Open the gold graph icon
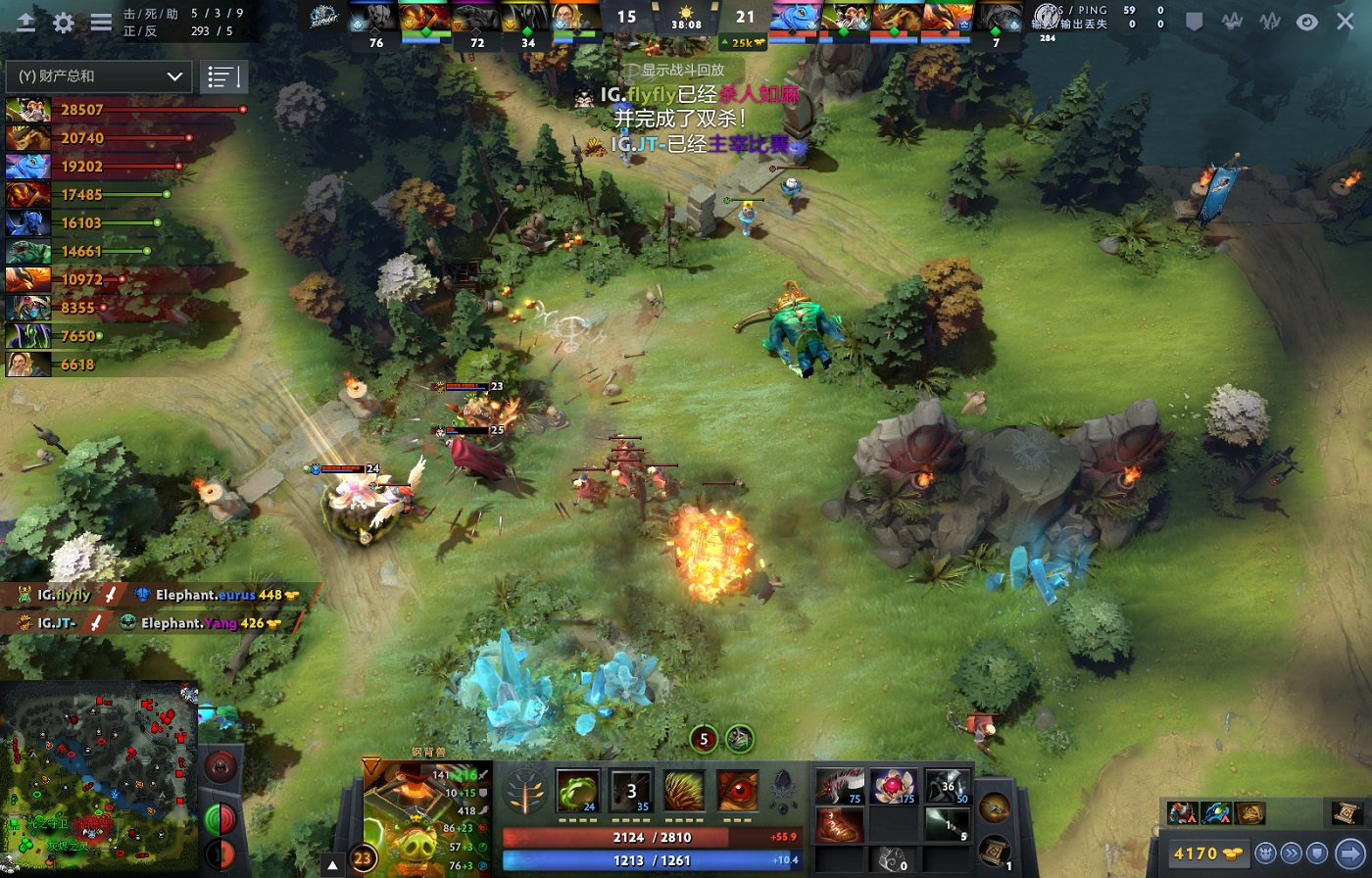 point(1232,22)
